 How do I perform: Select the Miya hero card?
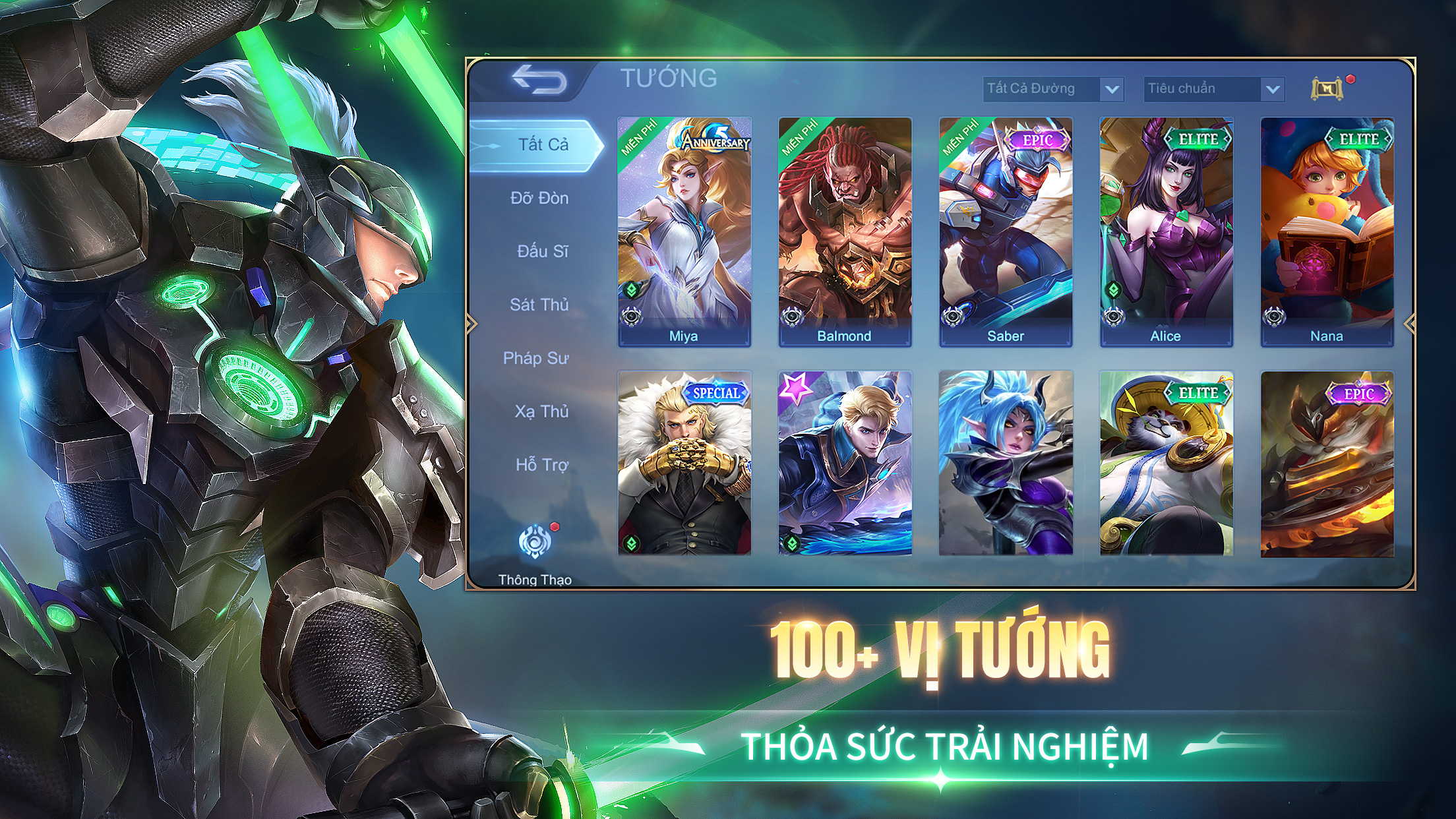click(x=684, y=231)
